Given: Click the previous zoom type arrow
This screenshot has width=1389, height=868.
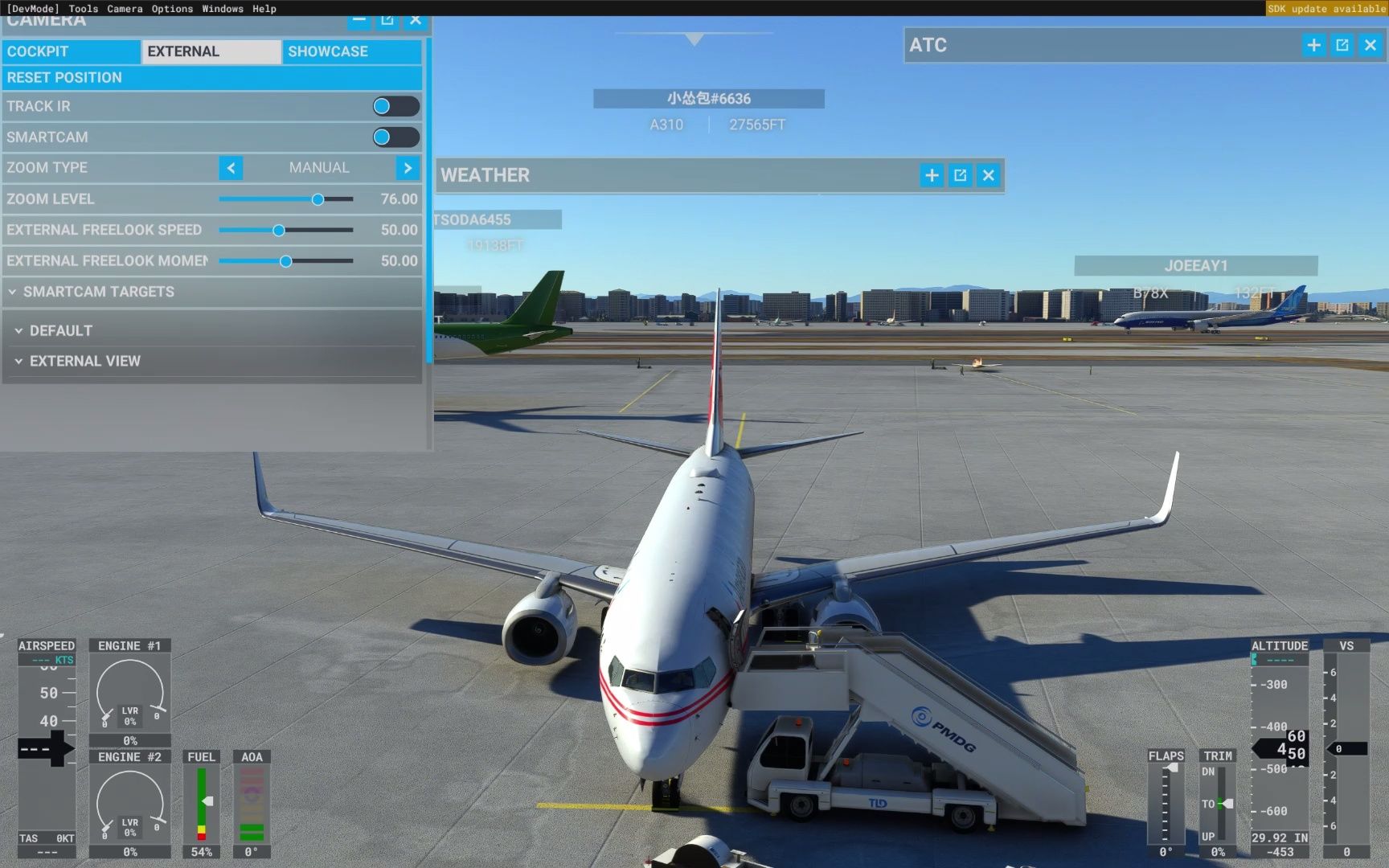Looking at the screenshot, I should [231, 168].
